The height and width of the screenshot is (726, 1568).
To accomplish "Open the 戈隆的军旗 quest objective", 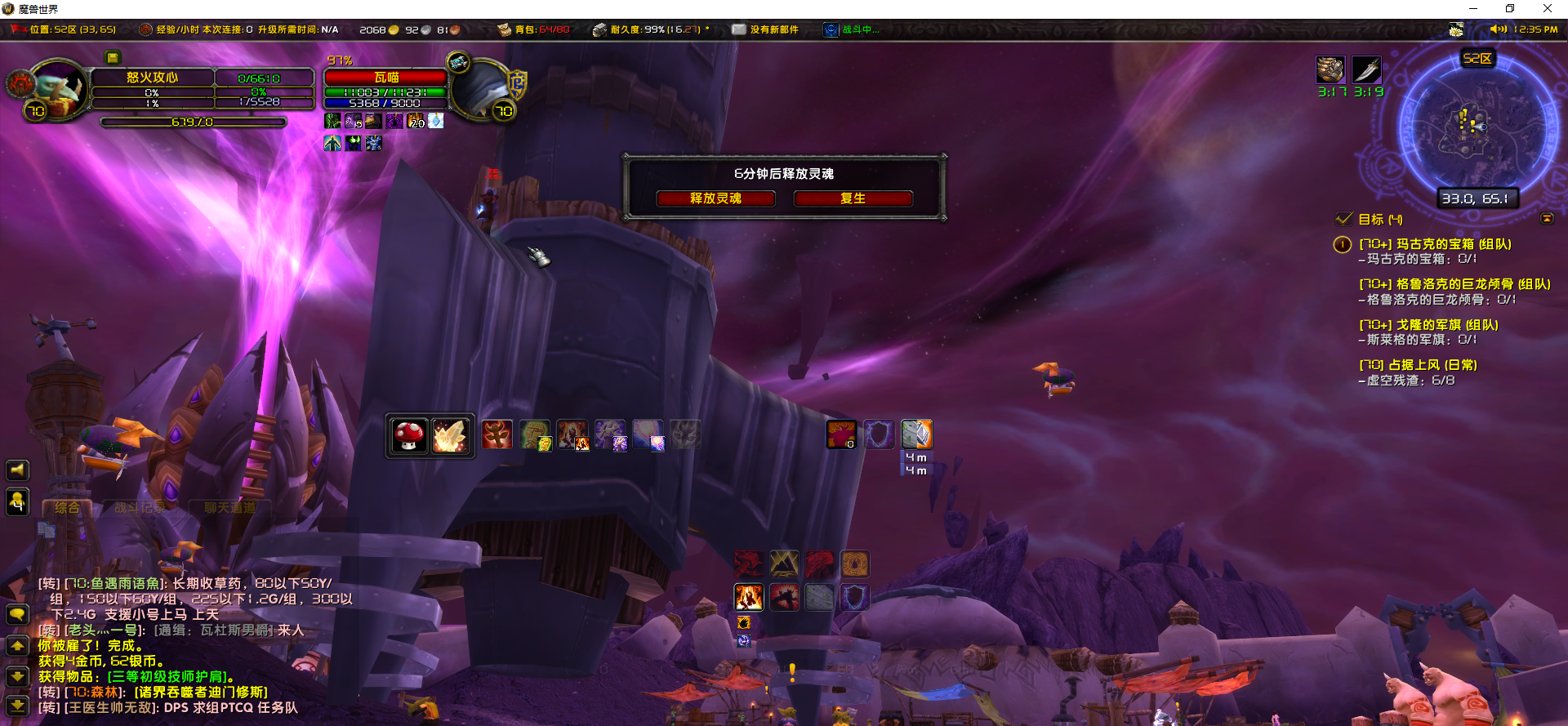I will click(1428, 325).
